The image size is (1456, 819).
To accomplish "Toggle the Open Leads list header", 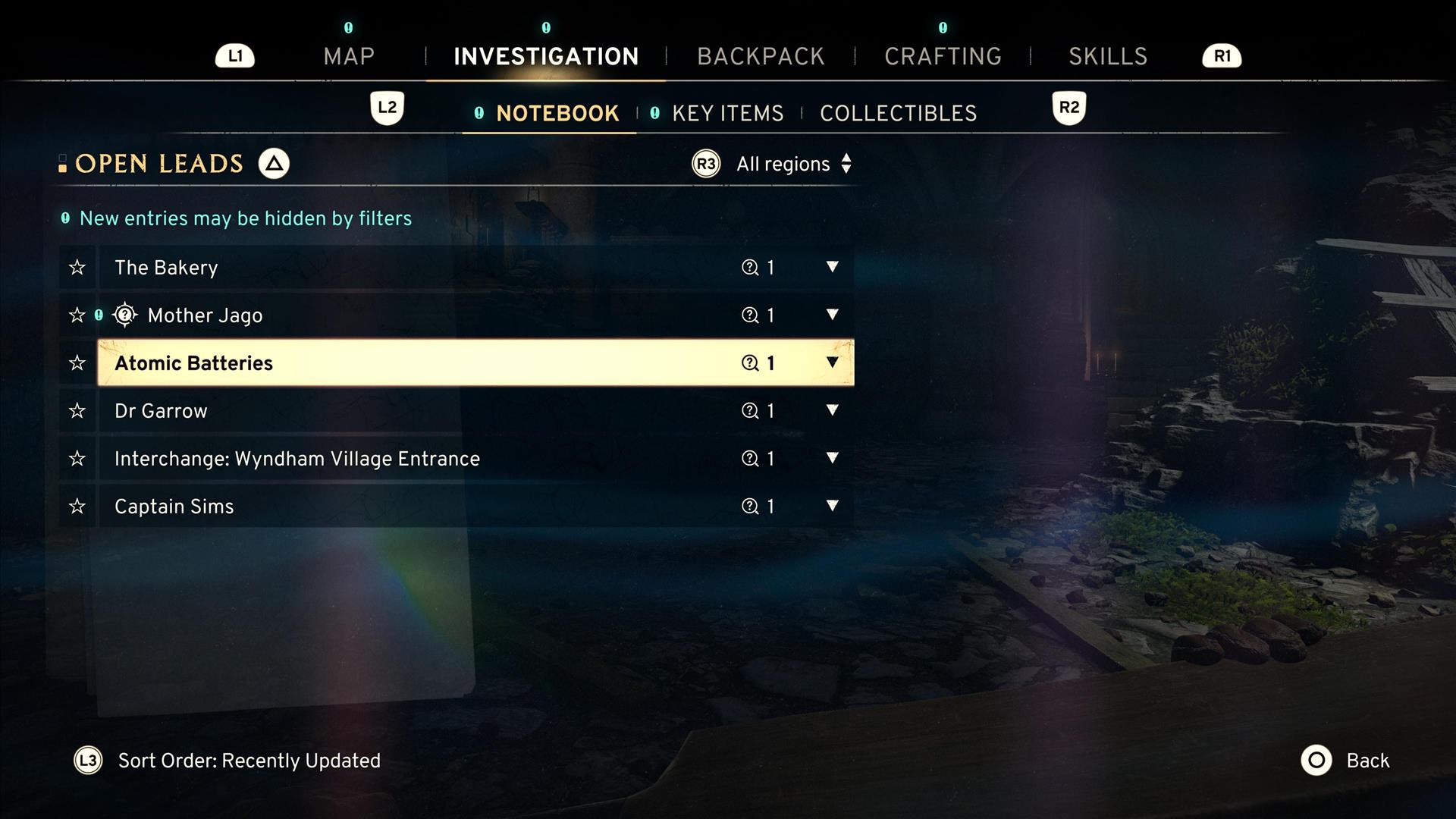I will [x=159, y=164].
